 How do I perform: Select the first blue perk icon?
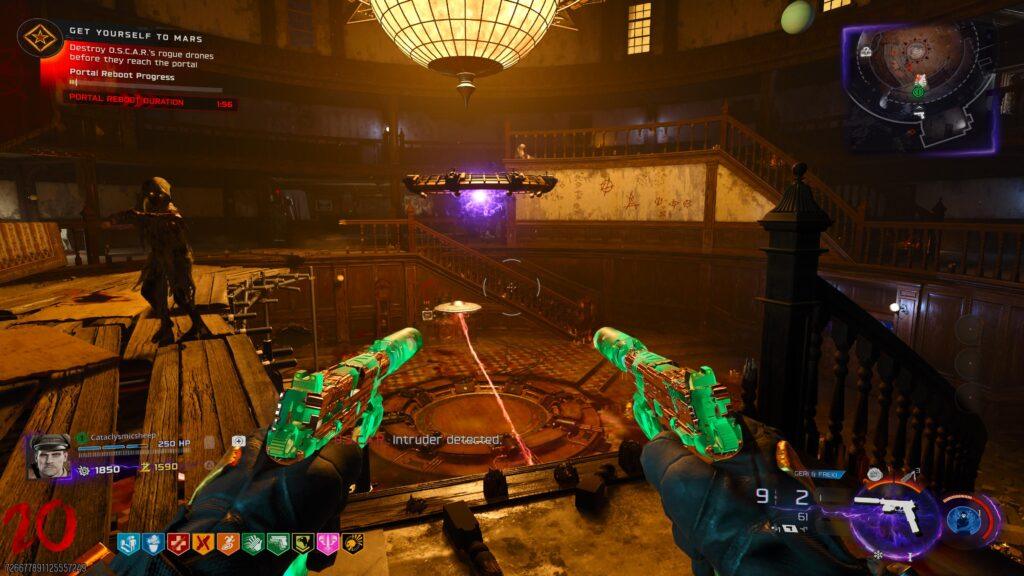tap(128, 543)
